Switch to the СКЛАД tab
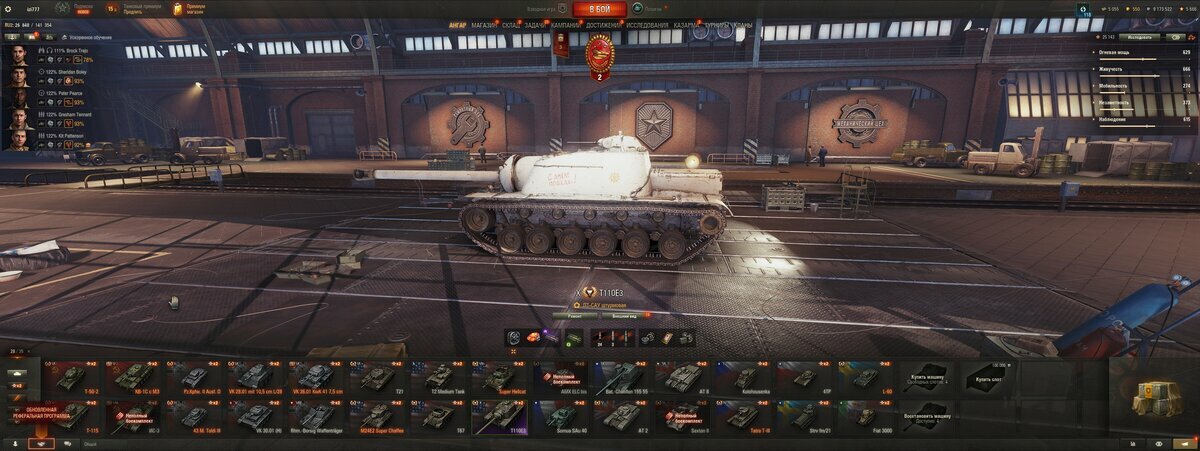The height and width of the screenshot is (451, 1200). tap(511, 26)
